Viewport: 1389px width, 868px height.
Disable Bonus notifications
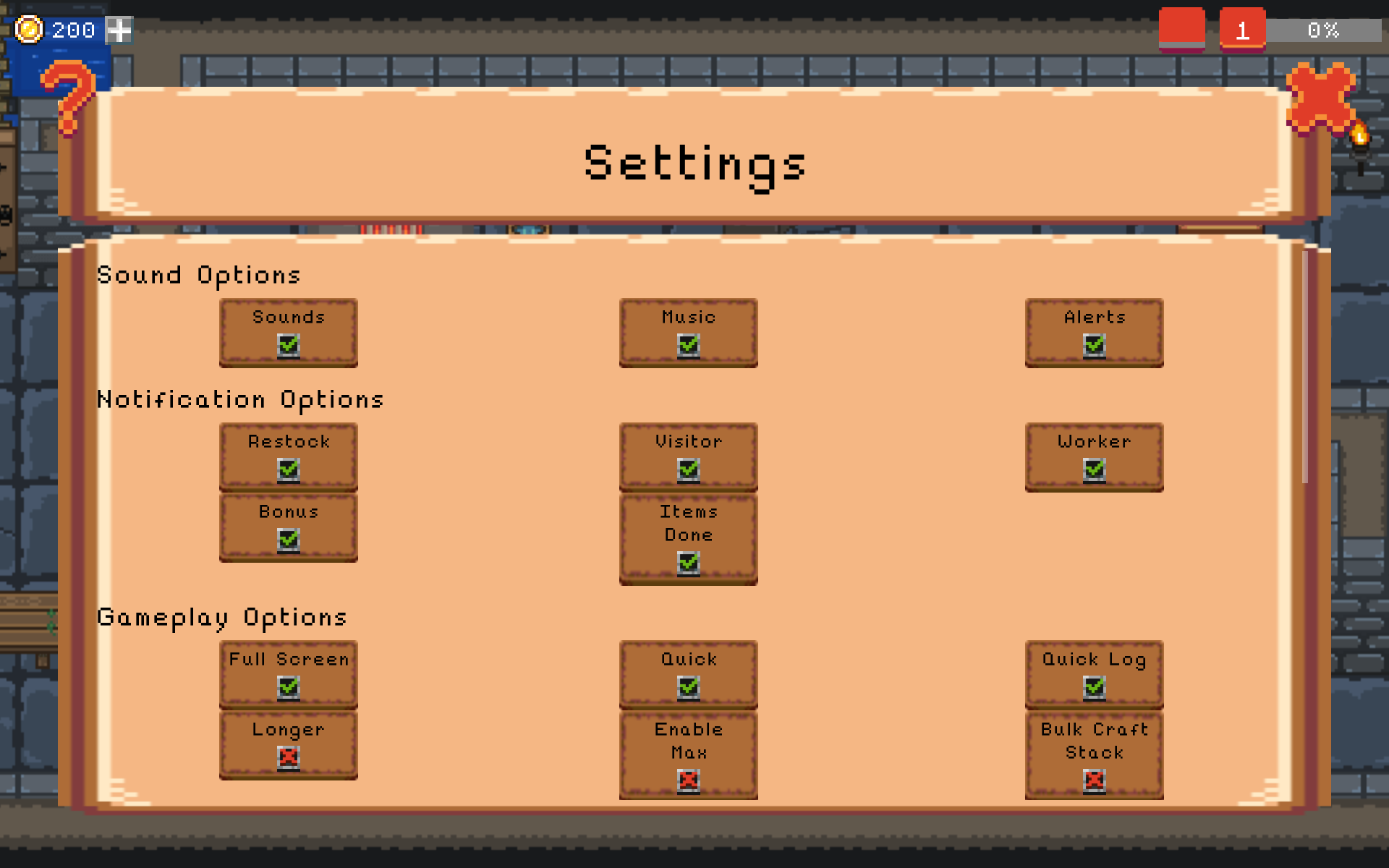[x=288, y=540]
